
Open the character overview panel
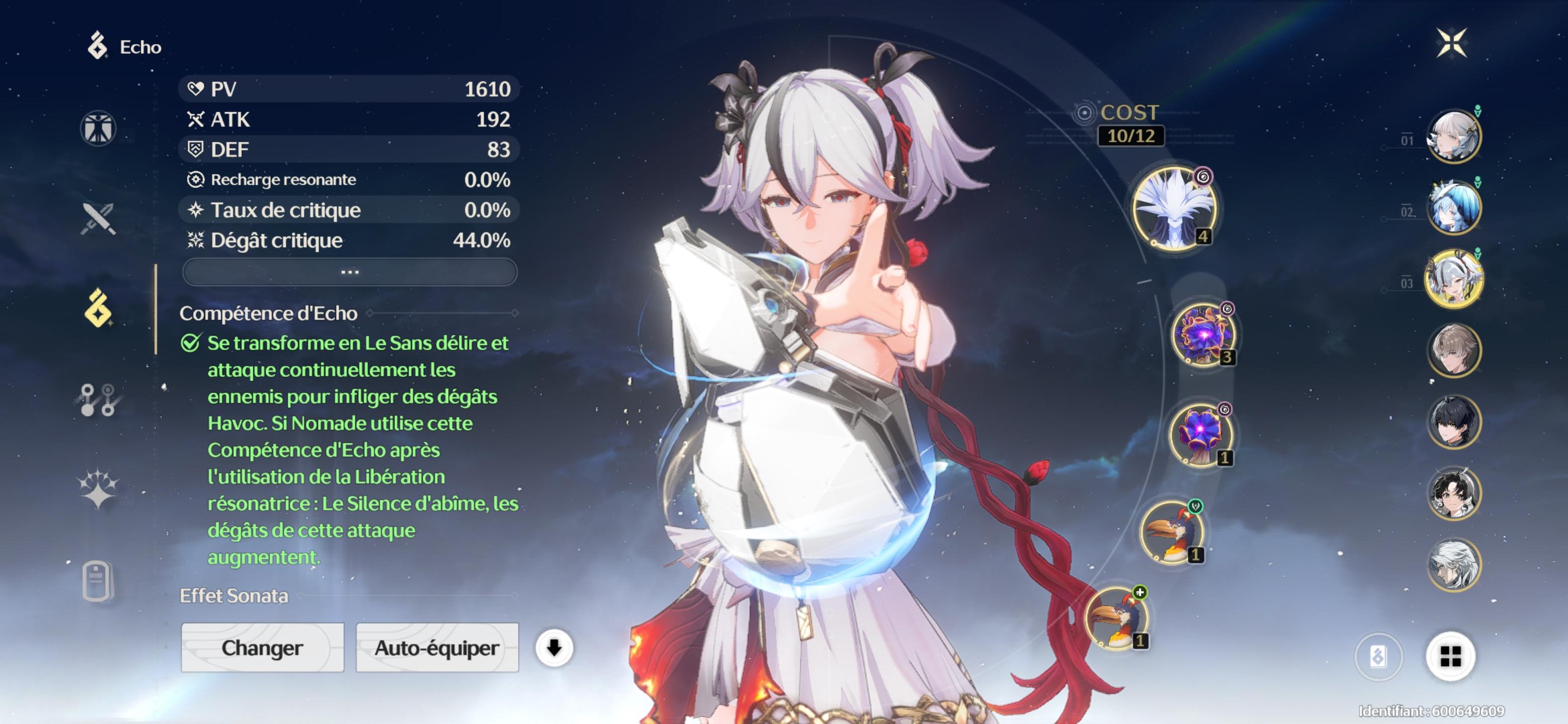[x=97, y=128]
